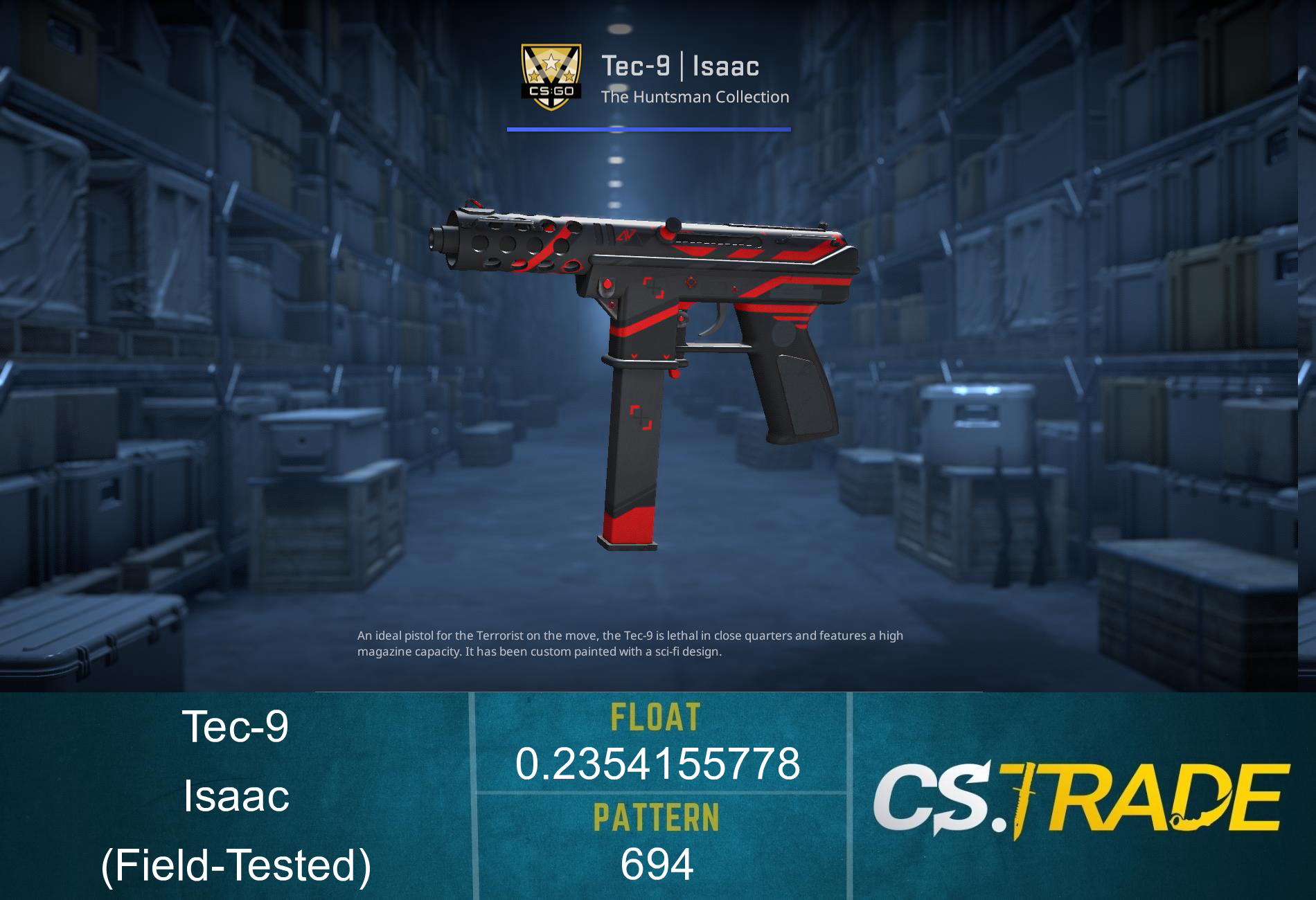Select the Tec-9 Isaac title
1316x900 pixels.
[x=682, y=66]
